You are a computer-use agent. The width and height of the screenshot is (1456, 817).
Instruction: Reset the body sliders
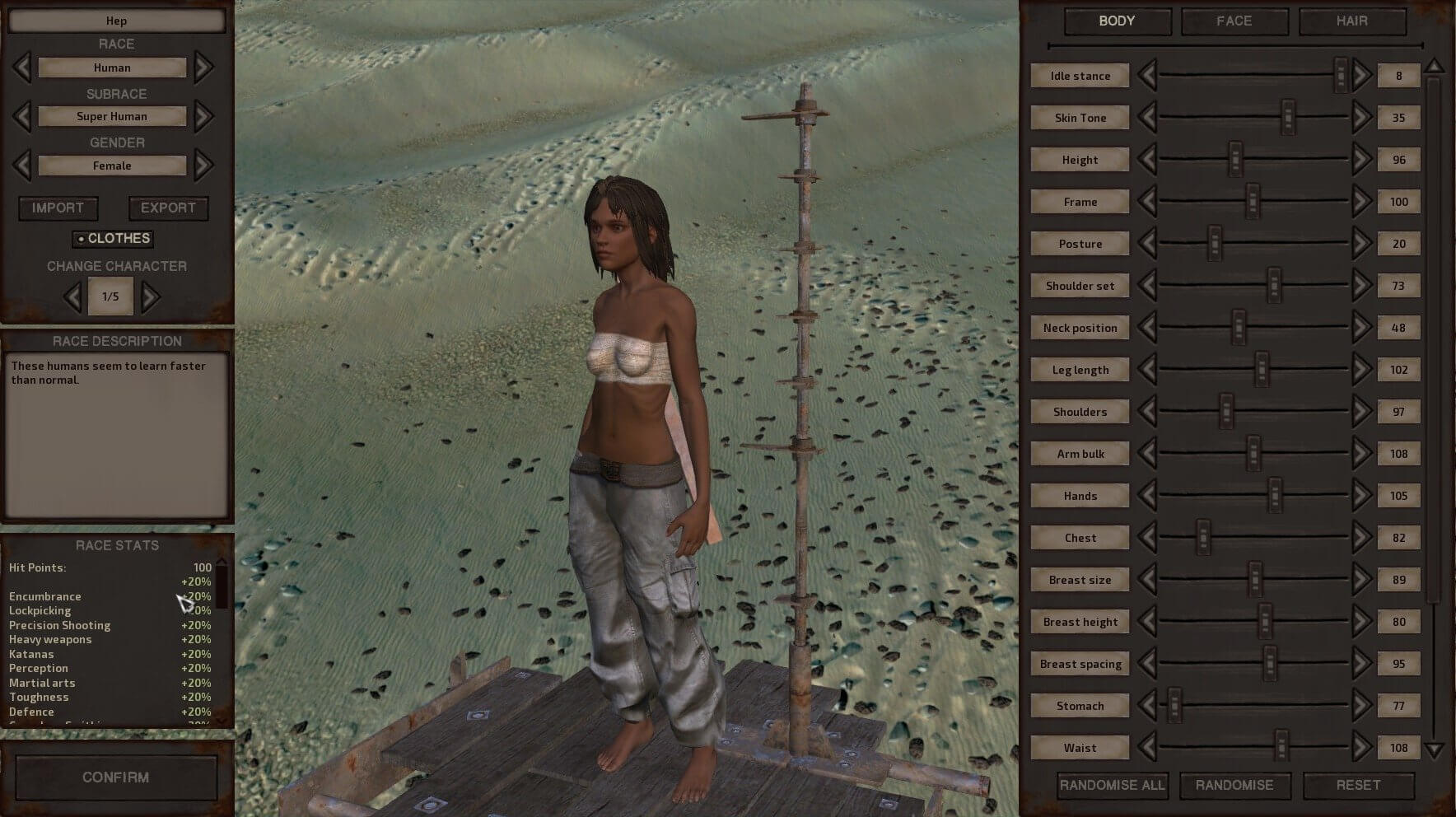pyautogui.click(x=1357, y=786)
